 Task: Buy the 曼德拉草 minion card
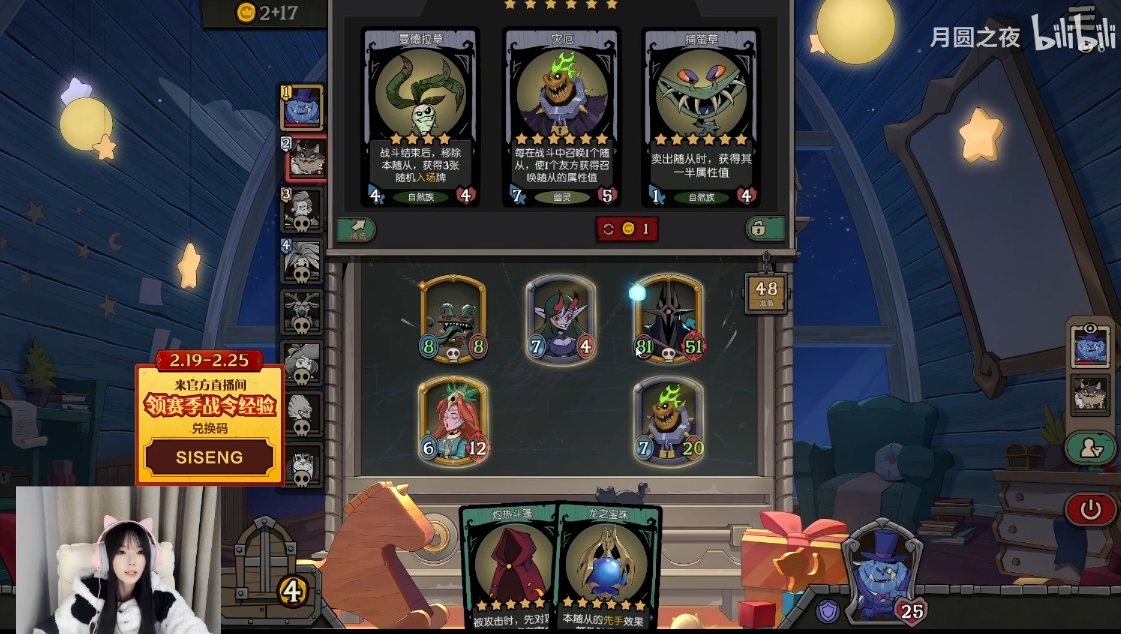click(x=419, y=116)
